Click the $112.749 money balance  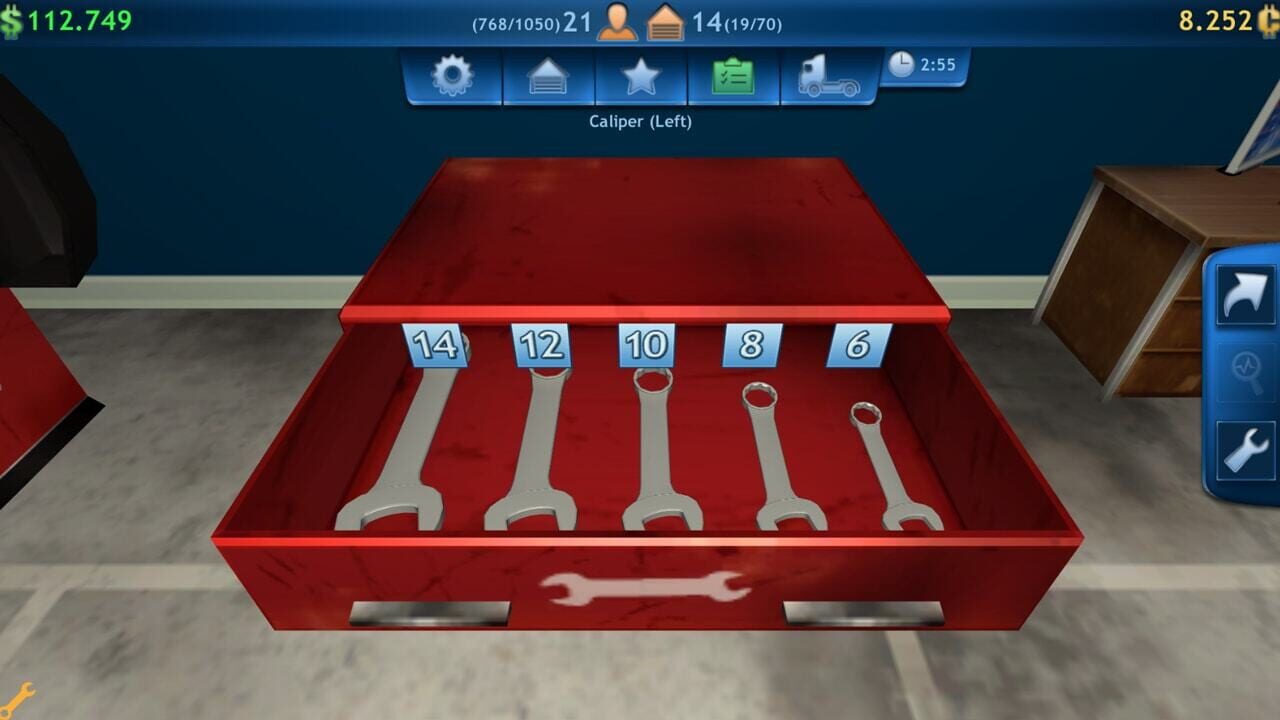pyautogui.click(x=70, y=15)
